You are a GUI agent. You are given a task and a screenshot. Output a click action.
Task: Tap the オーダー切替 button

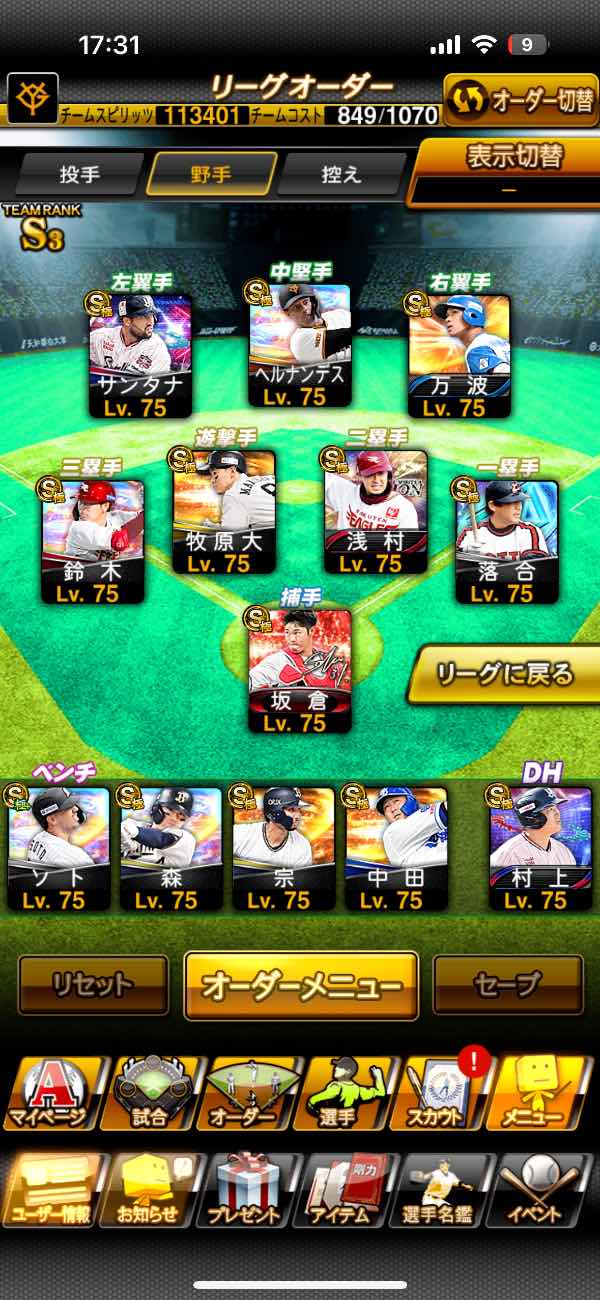pos(520,103)
